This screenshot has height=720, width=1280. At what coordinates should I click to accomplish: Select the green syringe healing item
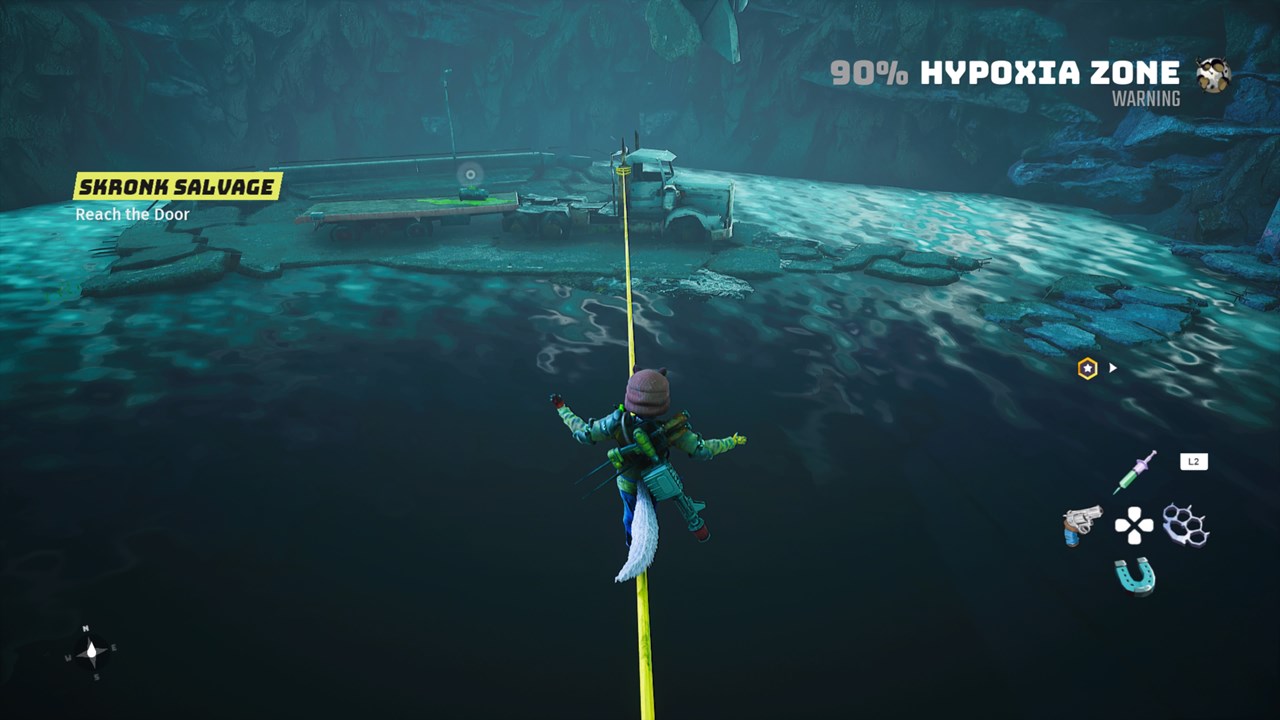pyautogui.click(x=1135, y=471)
